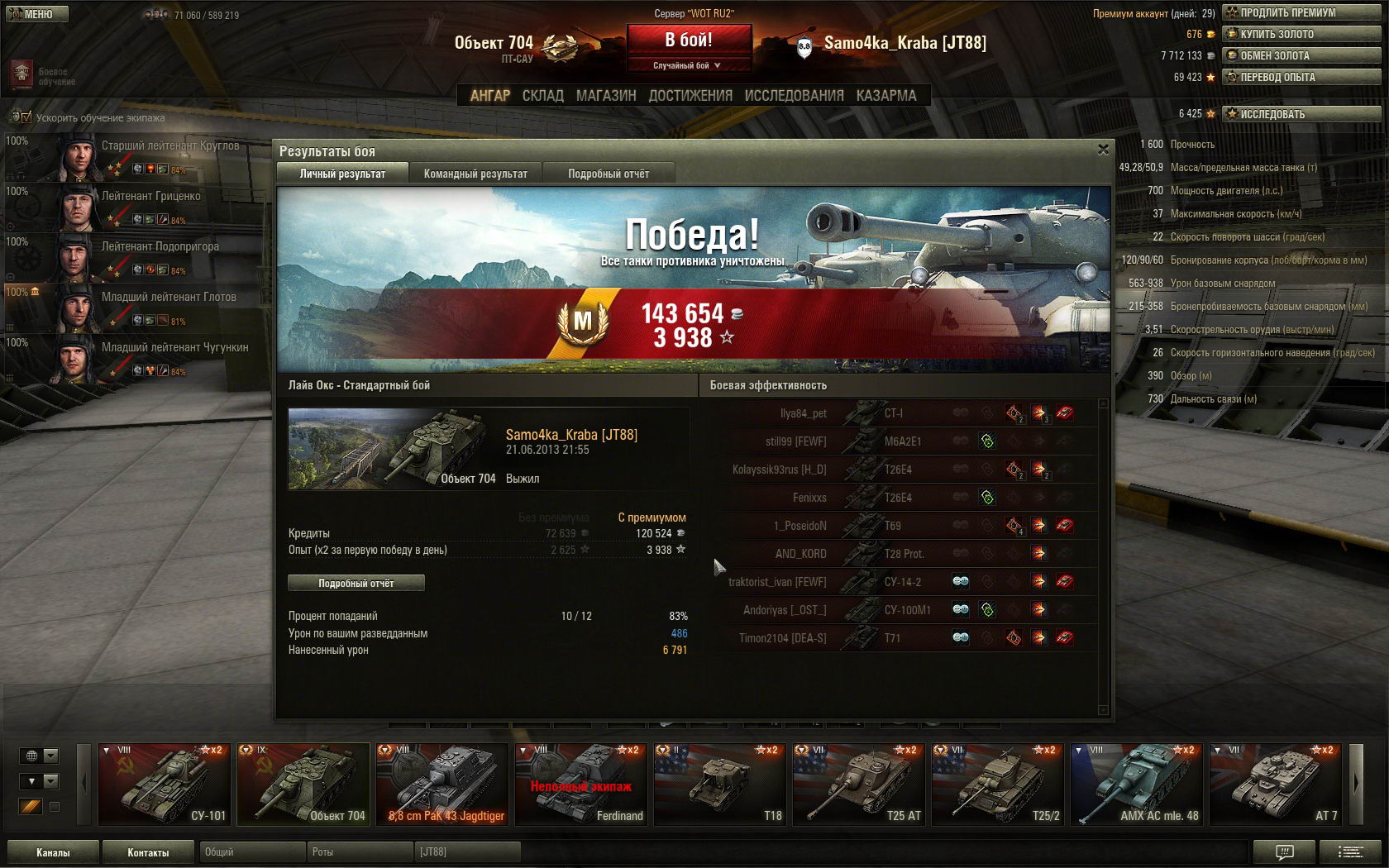
Task: Click the Подробный отчёт button under experience
Action: click(356, 583)
